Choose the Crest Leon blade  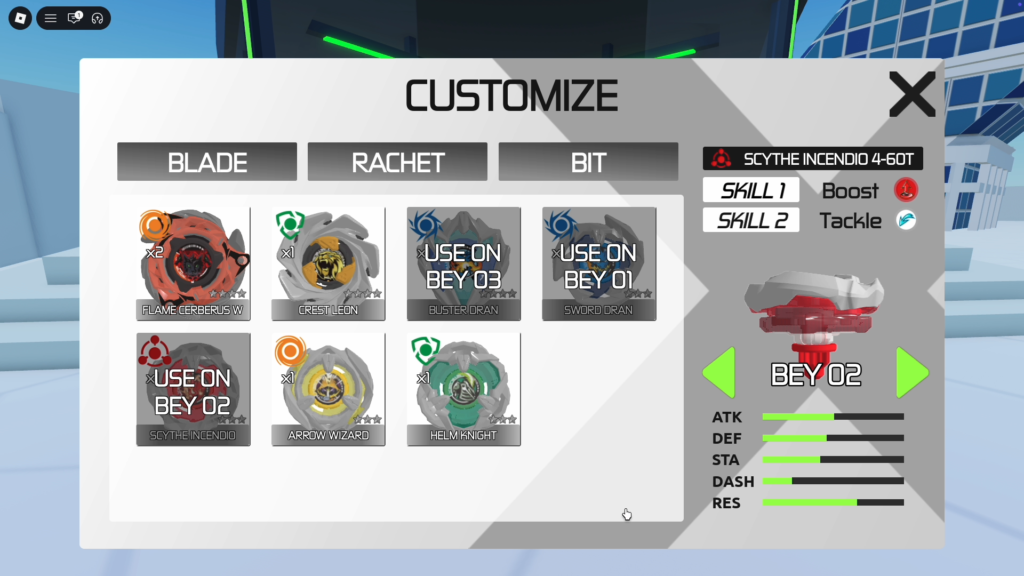pyautogui.click(x=329, y=264)
